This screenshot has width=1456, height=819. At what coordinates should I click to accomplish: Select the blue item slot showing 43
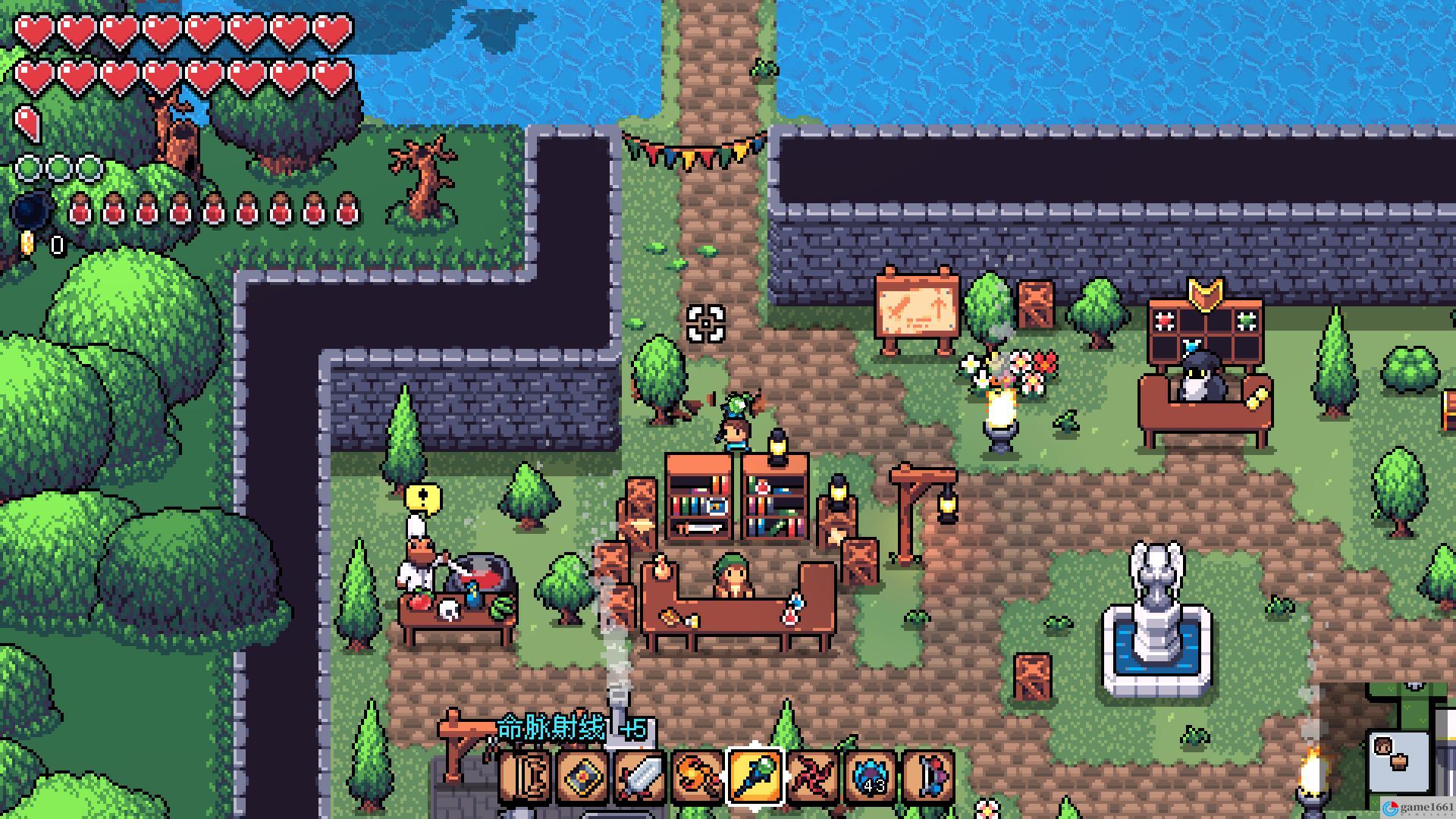click(x=871, y=777)
